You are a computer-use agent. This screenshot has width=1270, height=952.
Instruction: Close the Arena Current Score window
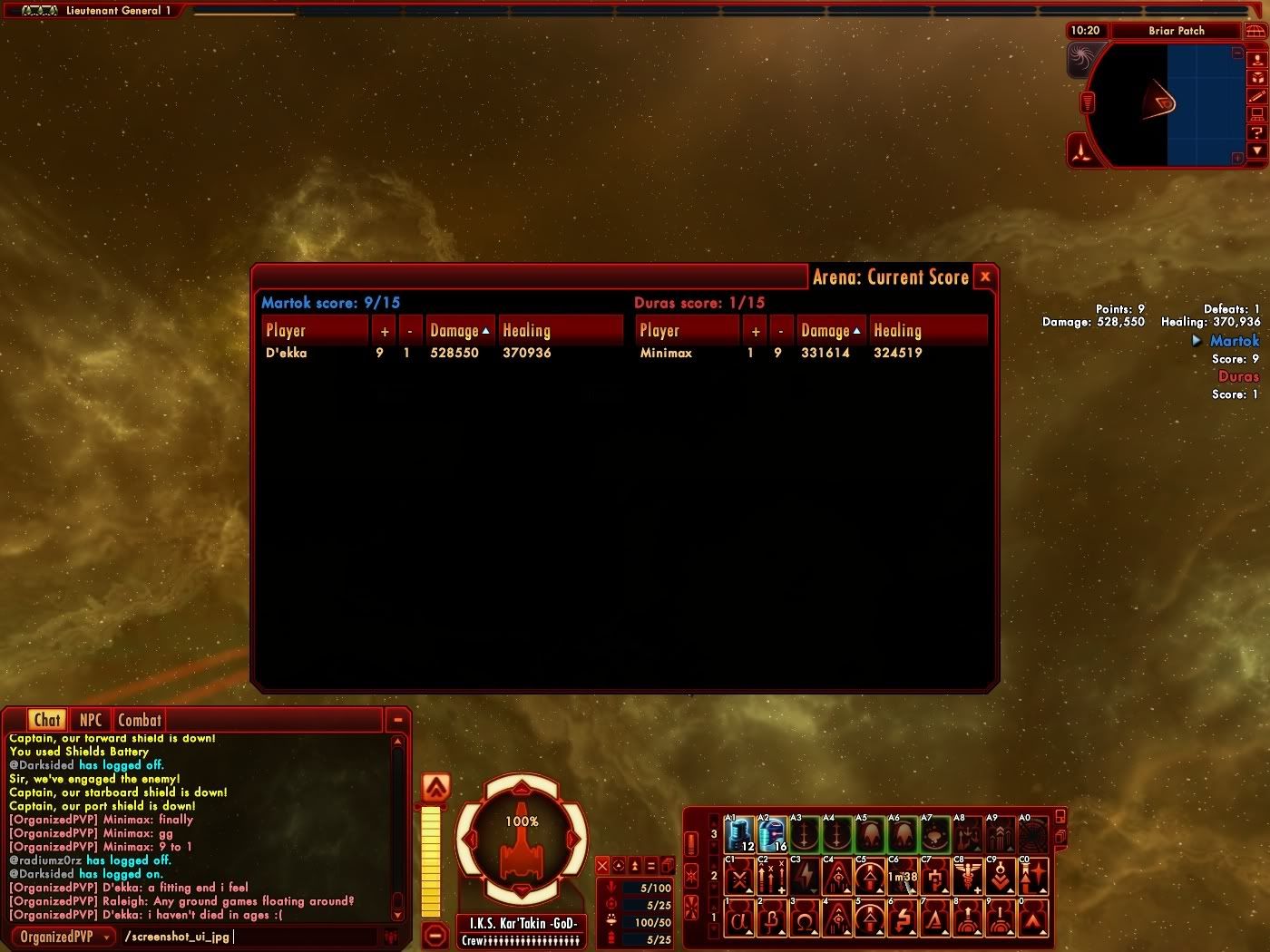pyautogui.click(x=985, y=277)
